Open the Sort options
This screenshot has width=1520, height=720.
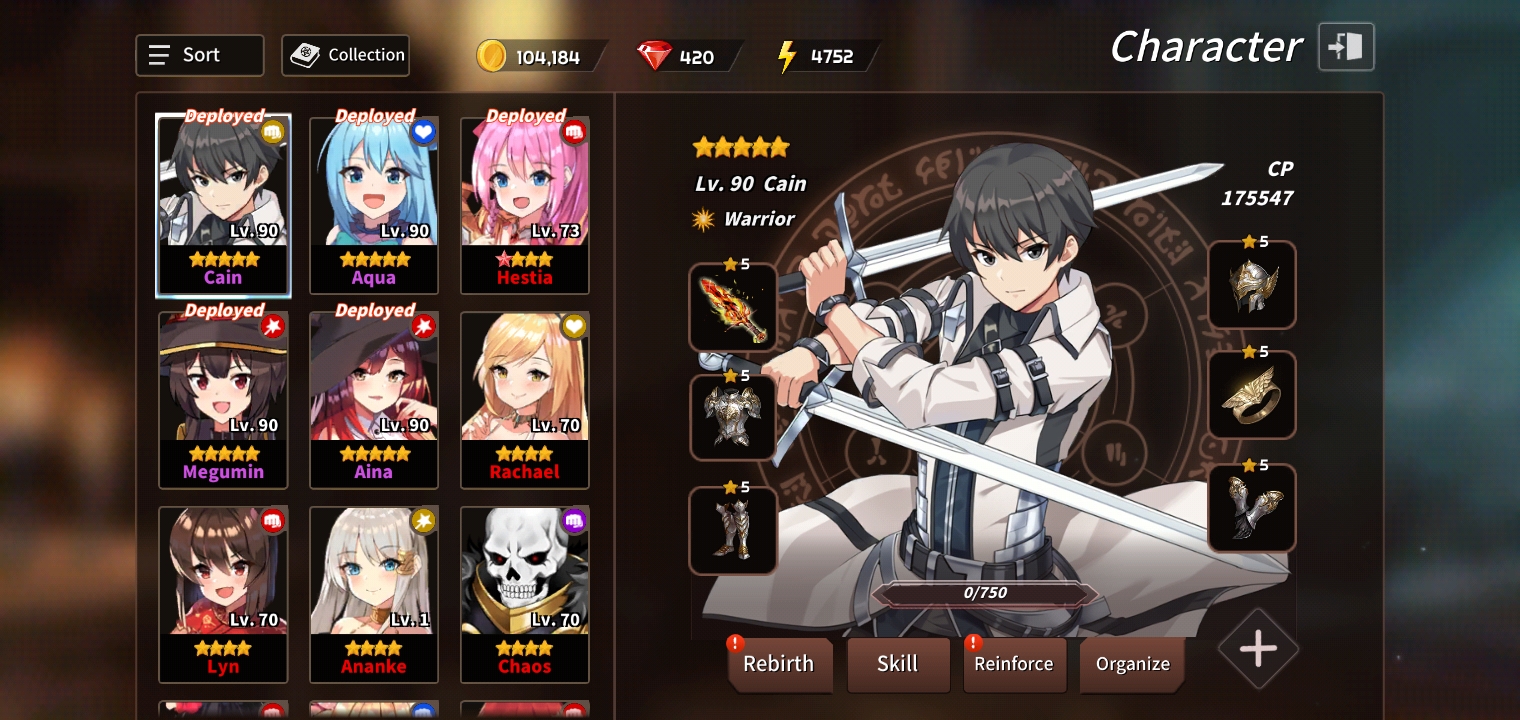[199, 56]
